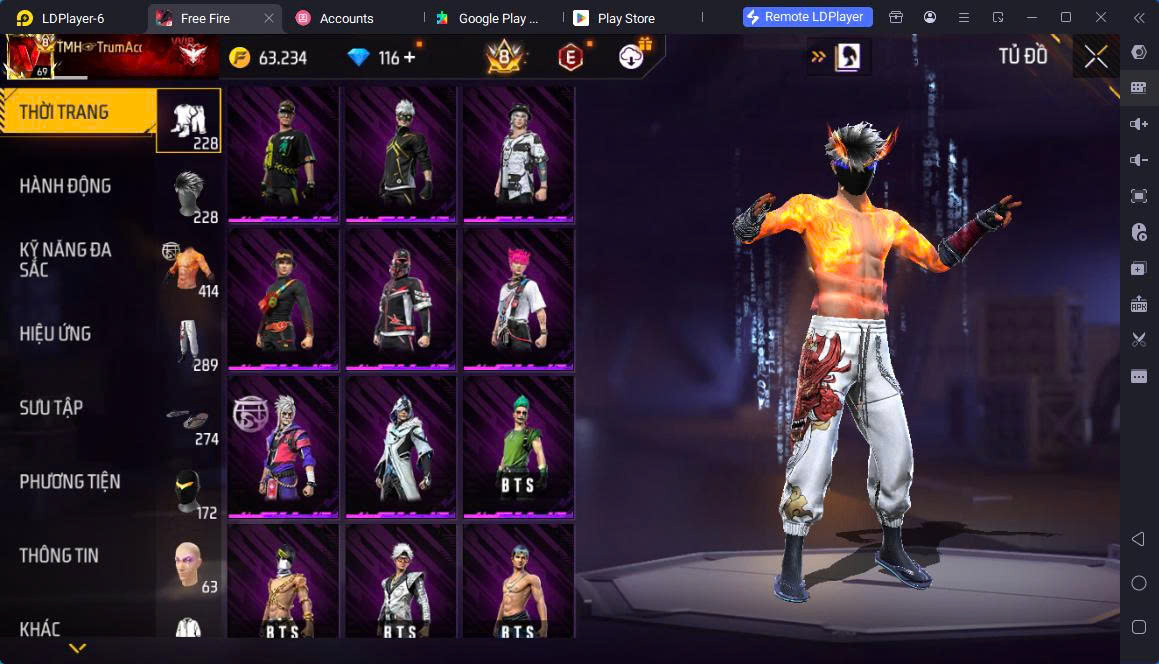Open the rank badge number 8 icon
This screenshot has width=1159, height=664.
pyautogui.click(x=504, y=58)
